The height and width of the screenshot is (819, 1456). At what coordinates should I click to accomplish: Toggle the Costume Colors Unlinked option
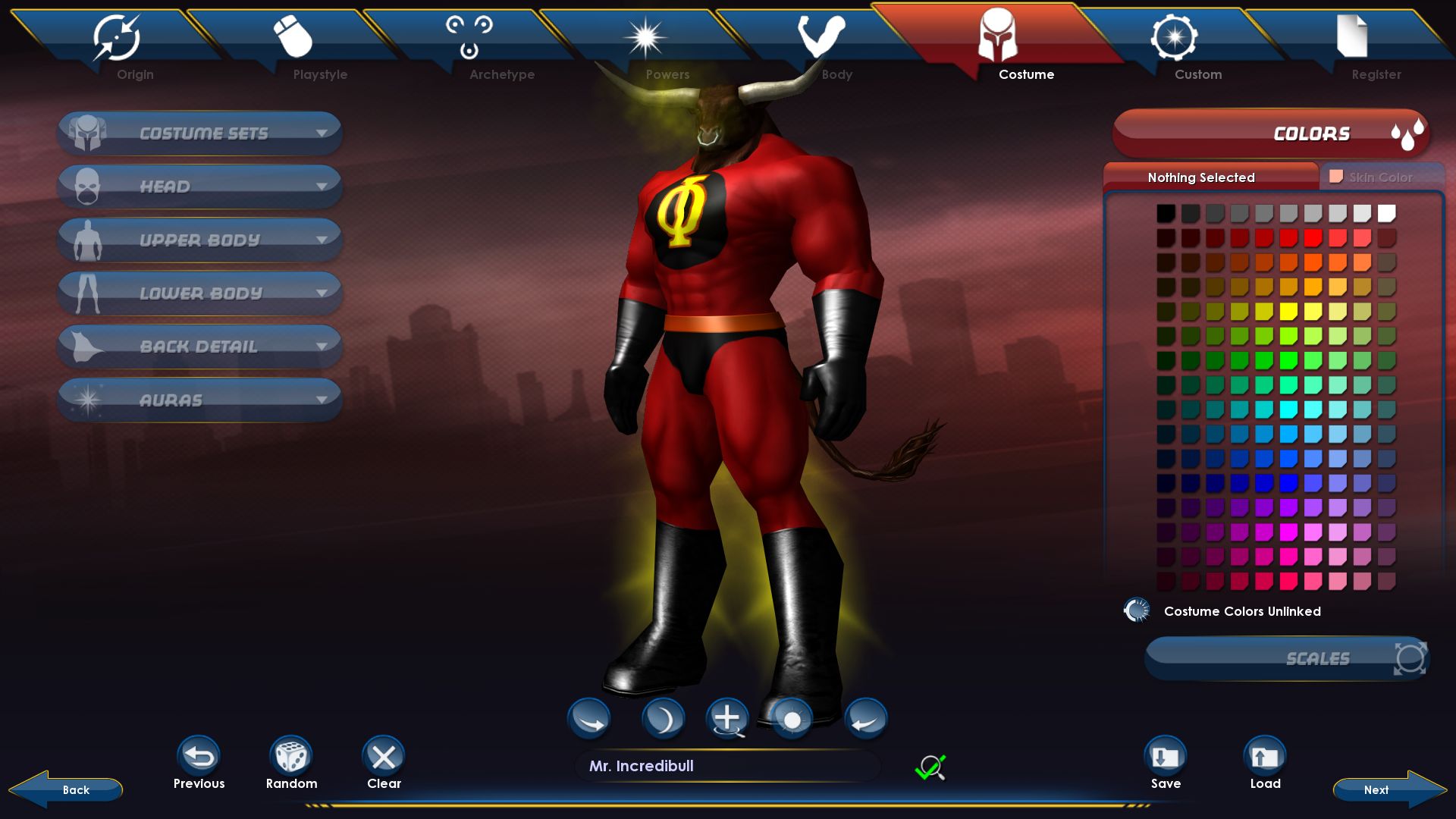(1137, 610)
